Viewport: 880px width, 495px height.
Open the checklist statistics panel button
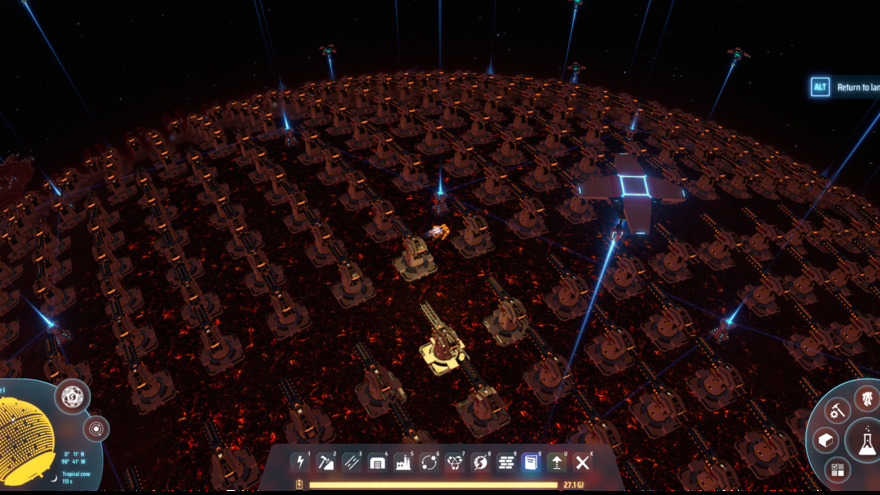tap(837, 469)
